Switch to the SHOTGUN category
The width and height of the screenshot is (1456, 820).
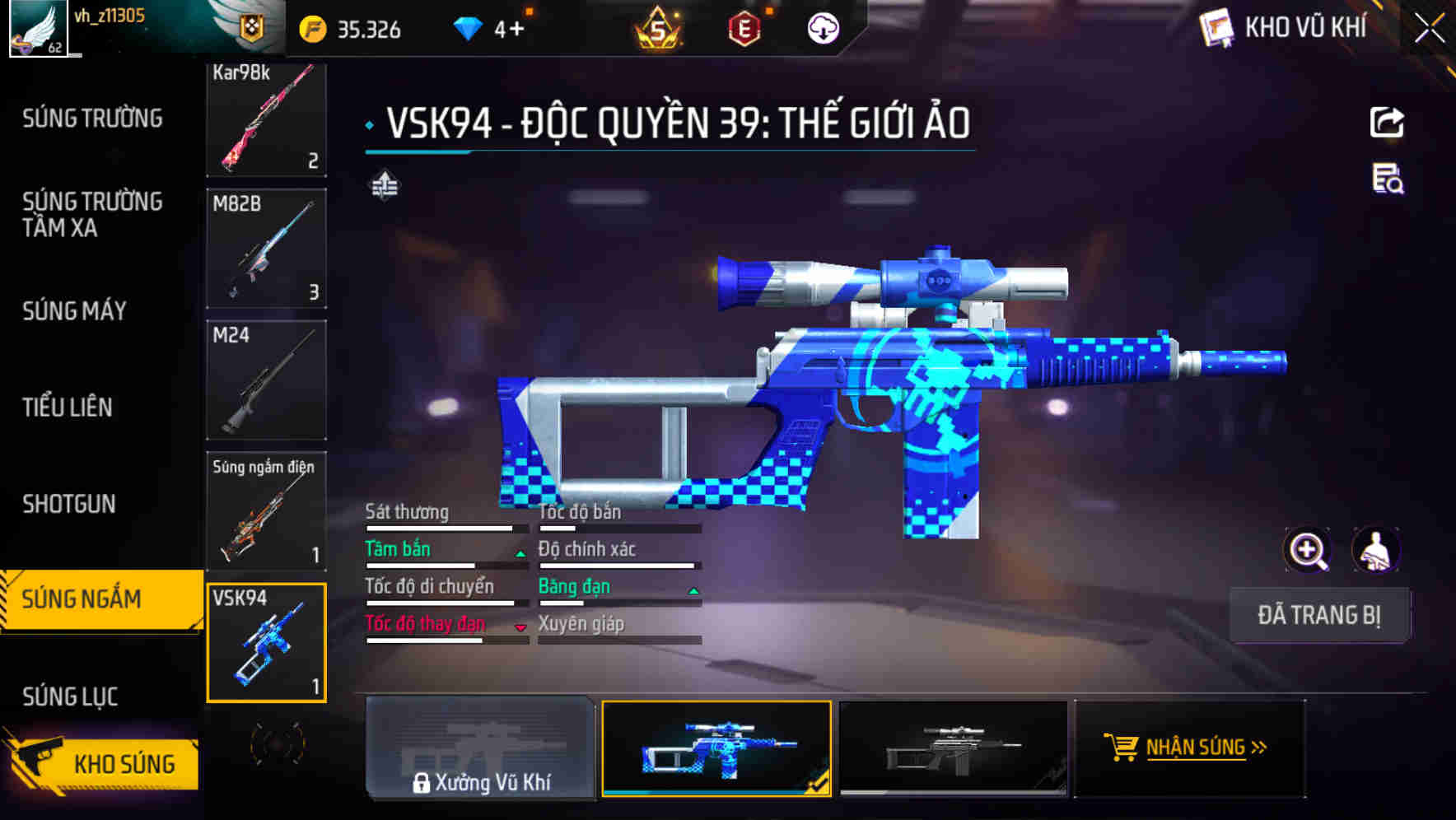pos(69,503)
